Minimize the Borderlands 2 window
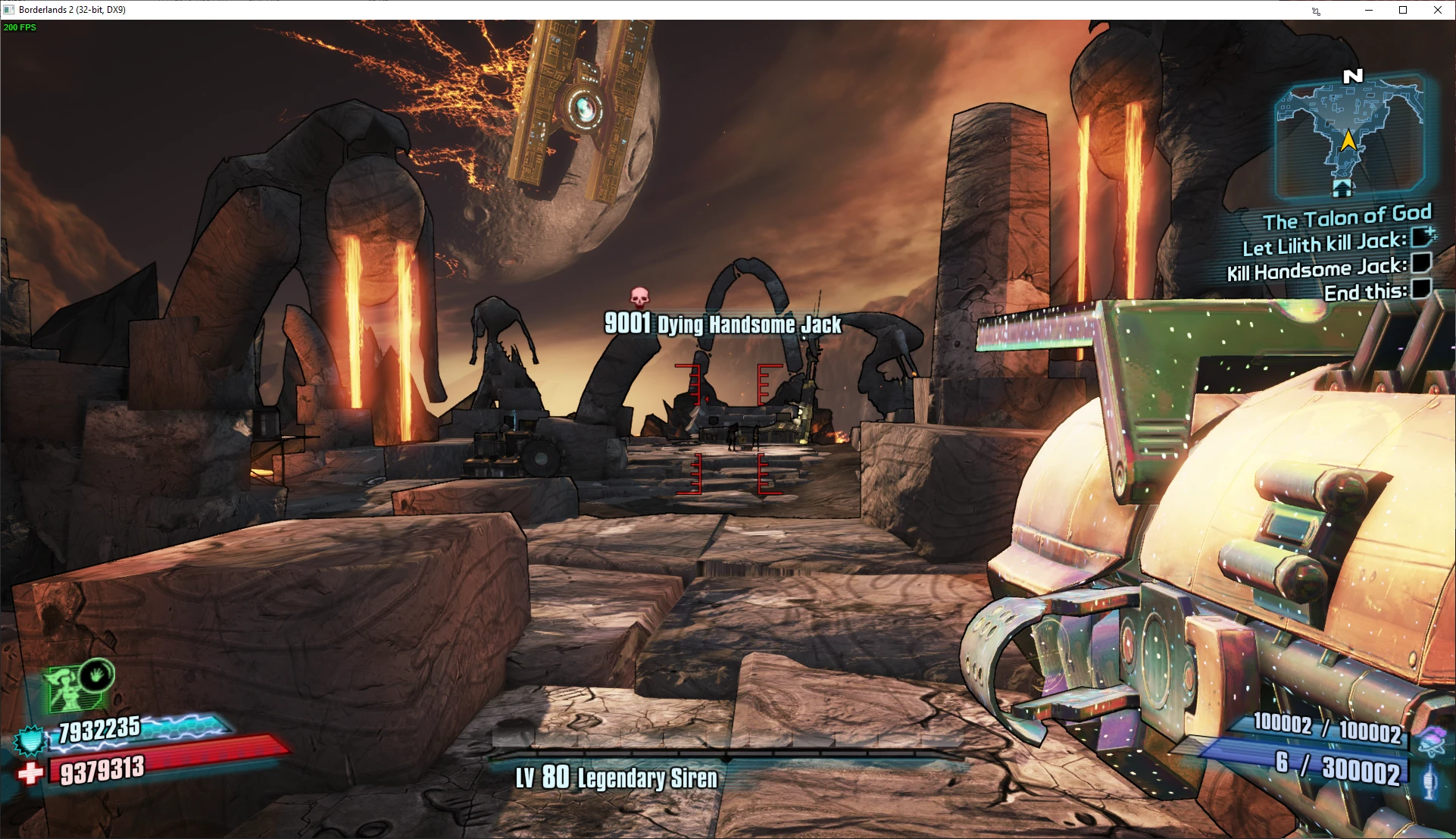This screenshot has height=839, width=1456. [1369, 10]
